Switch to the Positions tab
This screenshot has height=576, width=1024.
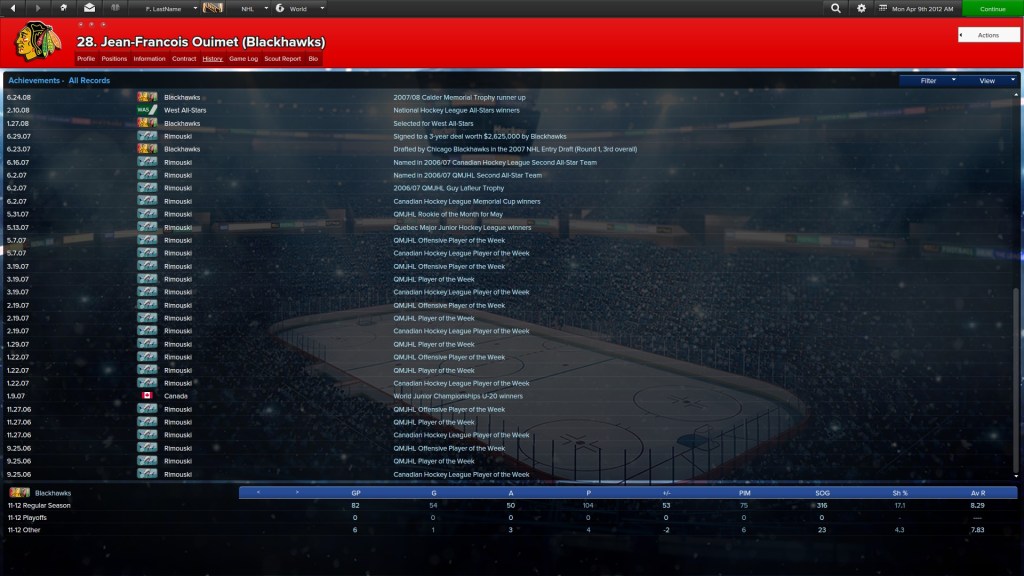point(114,59)
